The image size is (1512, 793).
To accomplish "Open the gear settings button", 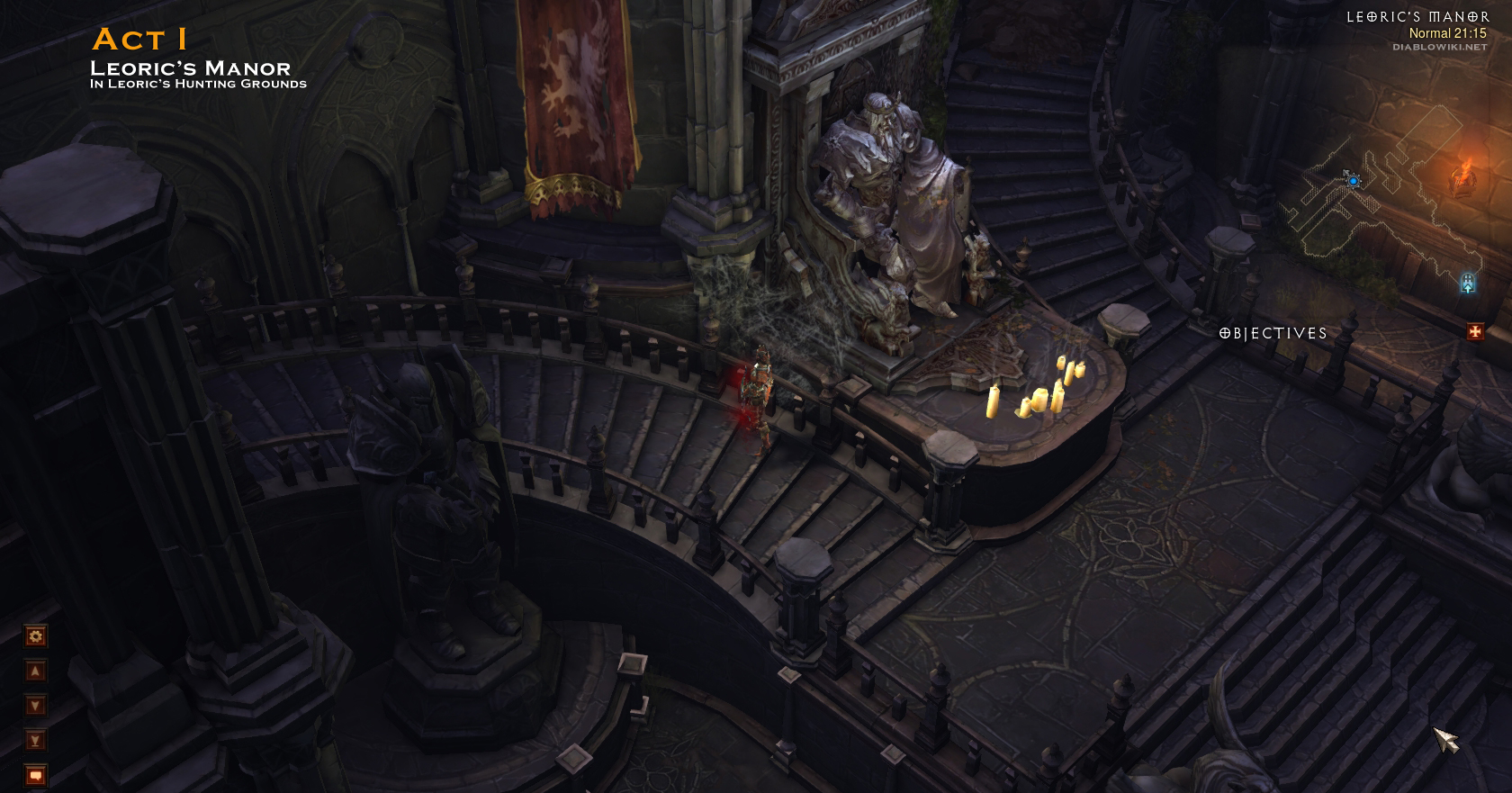I will click(x=35, y=636).
